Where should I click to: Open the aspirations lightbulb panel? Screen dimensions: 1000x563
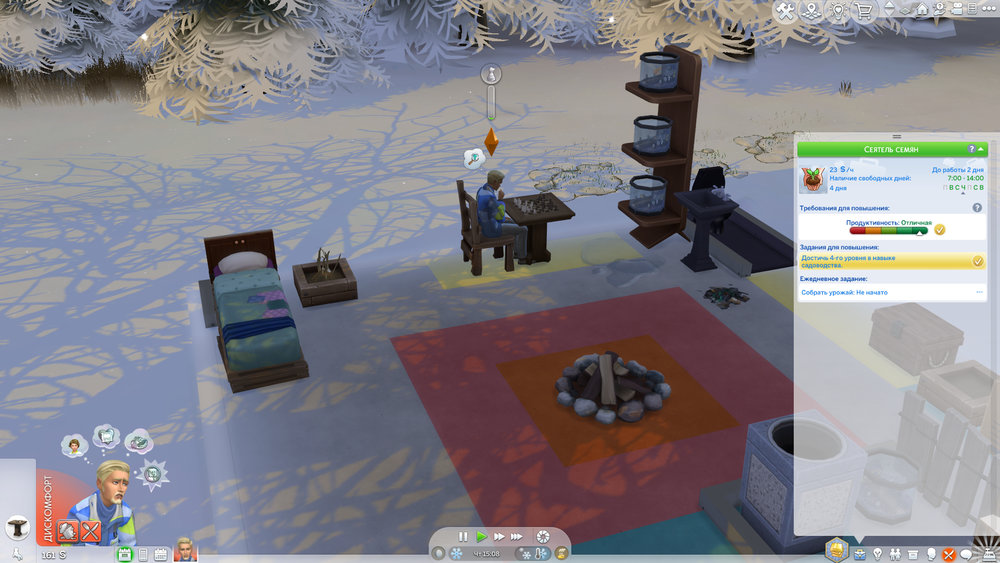tap(878, 553)
